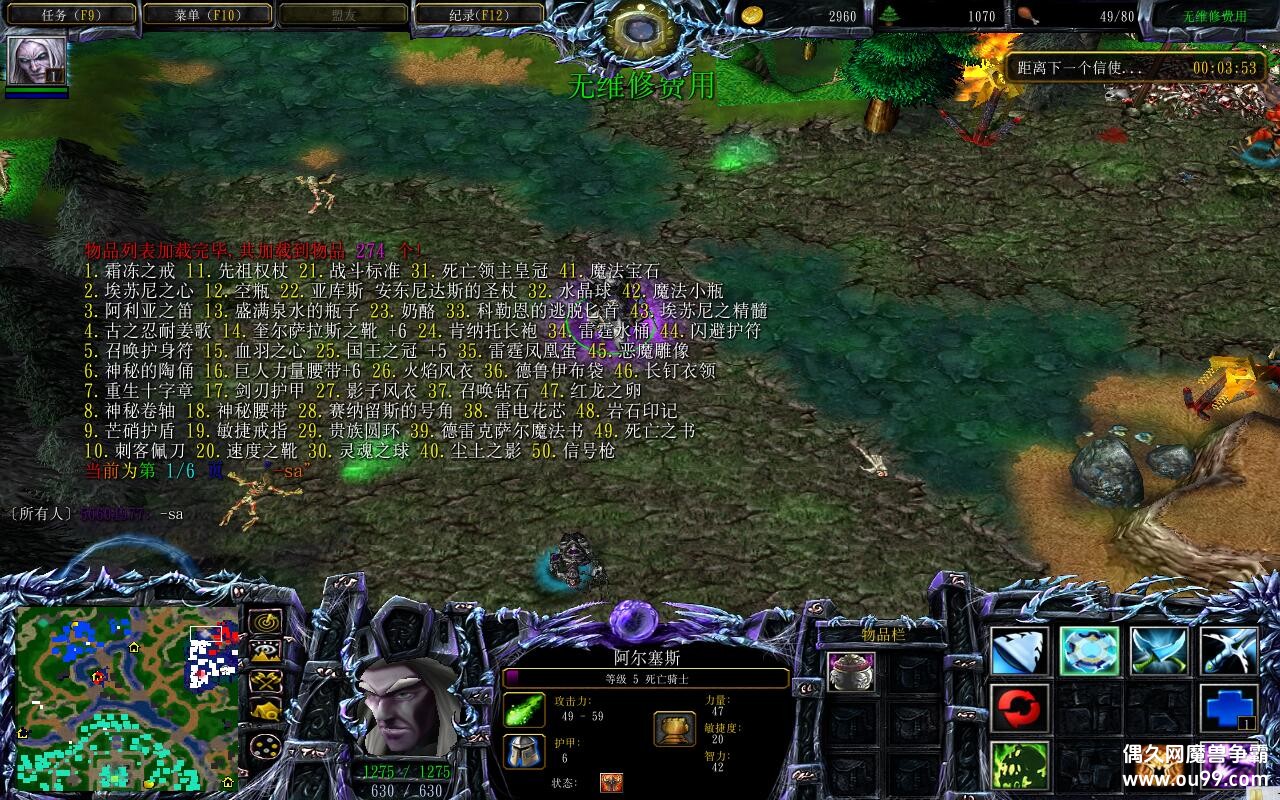Activate the red circular arrows skill
This screenshot has height=800, width=1280.
click(1020, 709)
